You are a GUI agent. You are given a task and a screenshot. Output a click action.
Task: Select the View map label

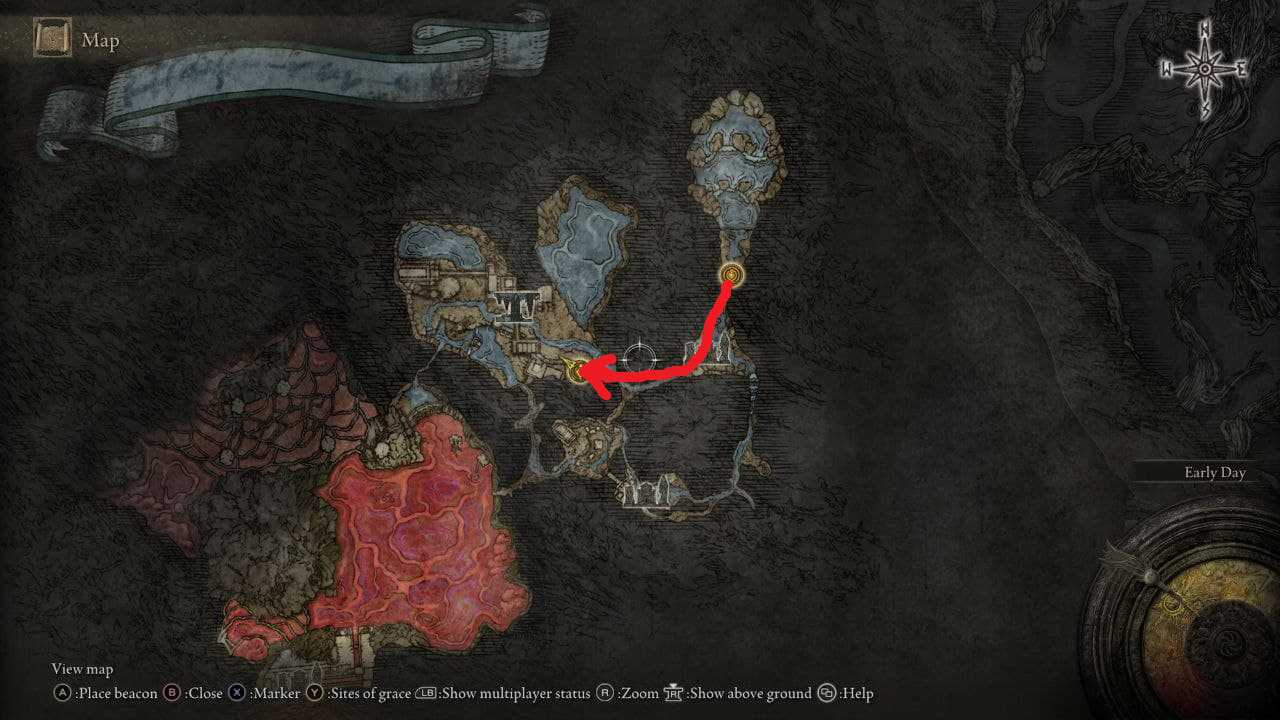click(82, 668)
